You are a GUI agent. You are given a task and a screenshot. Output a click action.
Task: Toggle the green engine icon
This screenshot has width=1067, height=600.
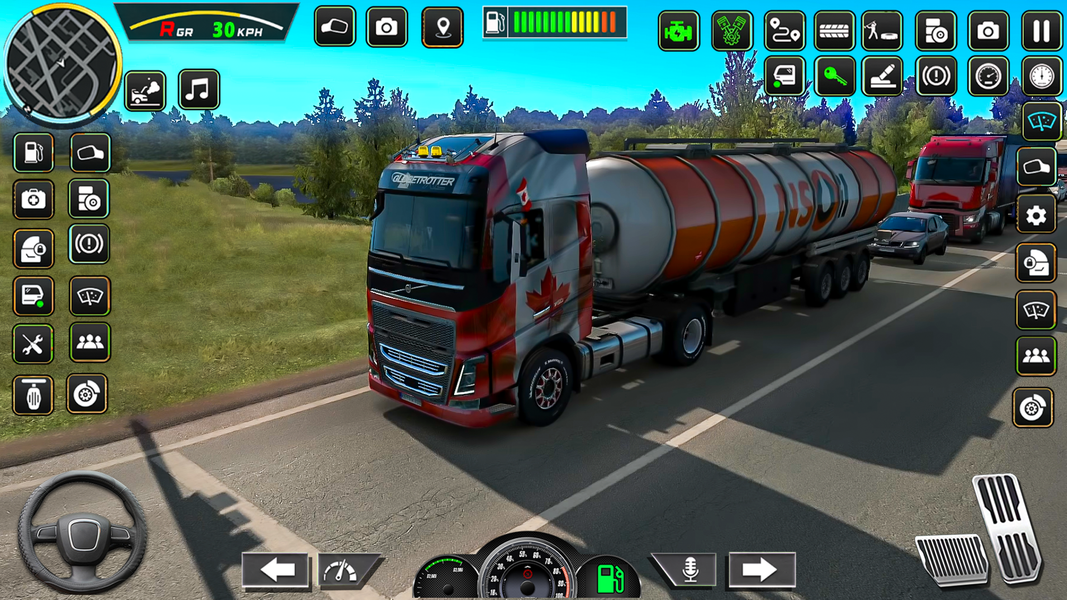pos(678,31)
